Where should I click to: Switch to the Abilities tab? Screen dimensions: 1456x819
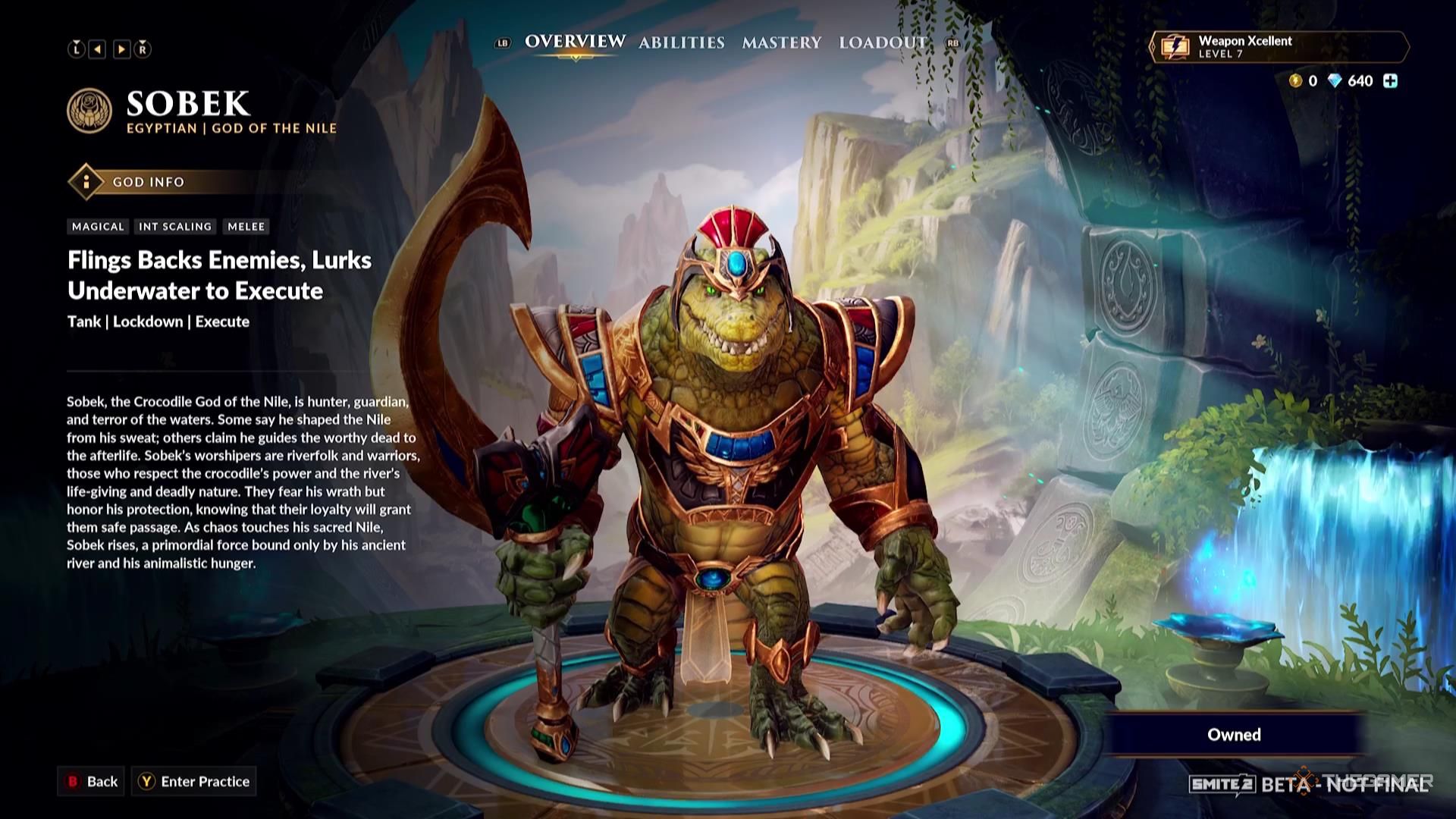tap(681, 42)
